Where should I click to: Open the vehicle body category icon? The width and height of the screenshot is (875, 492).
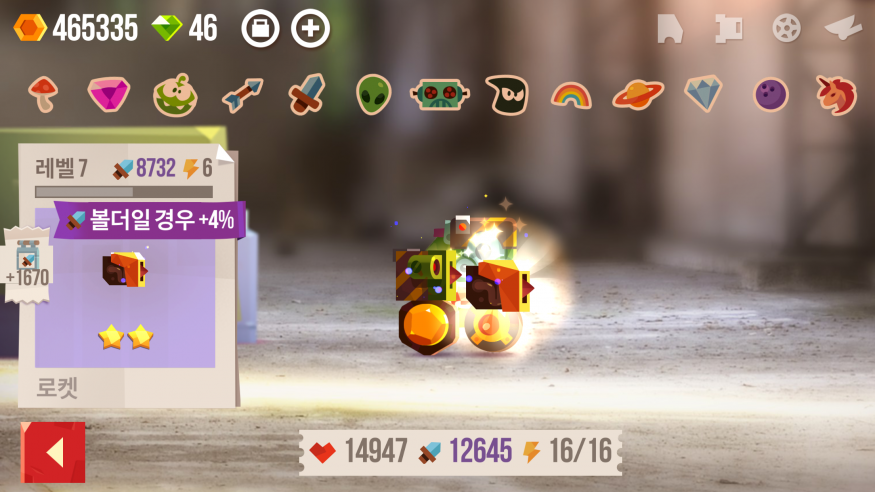point(670,28)
